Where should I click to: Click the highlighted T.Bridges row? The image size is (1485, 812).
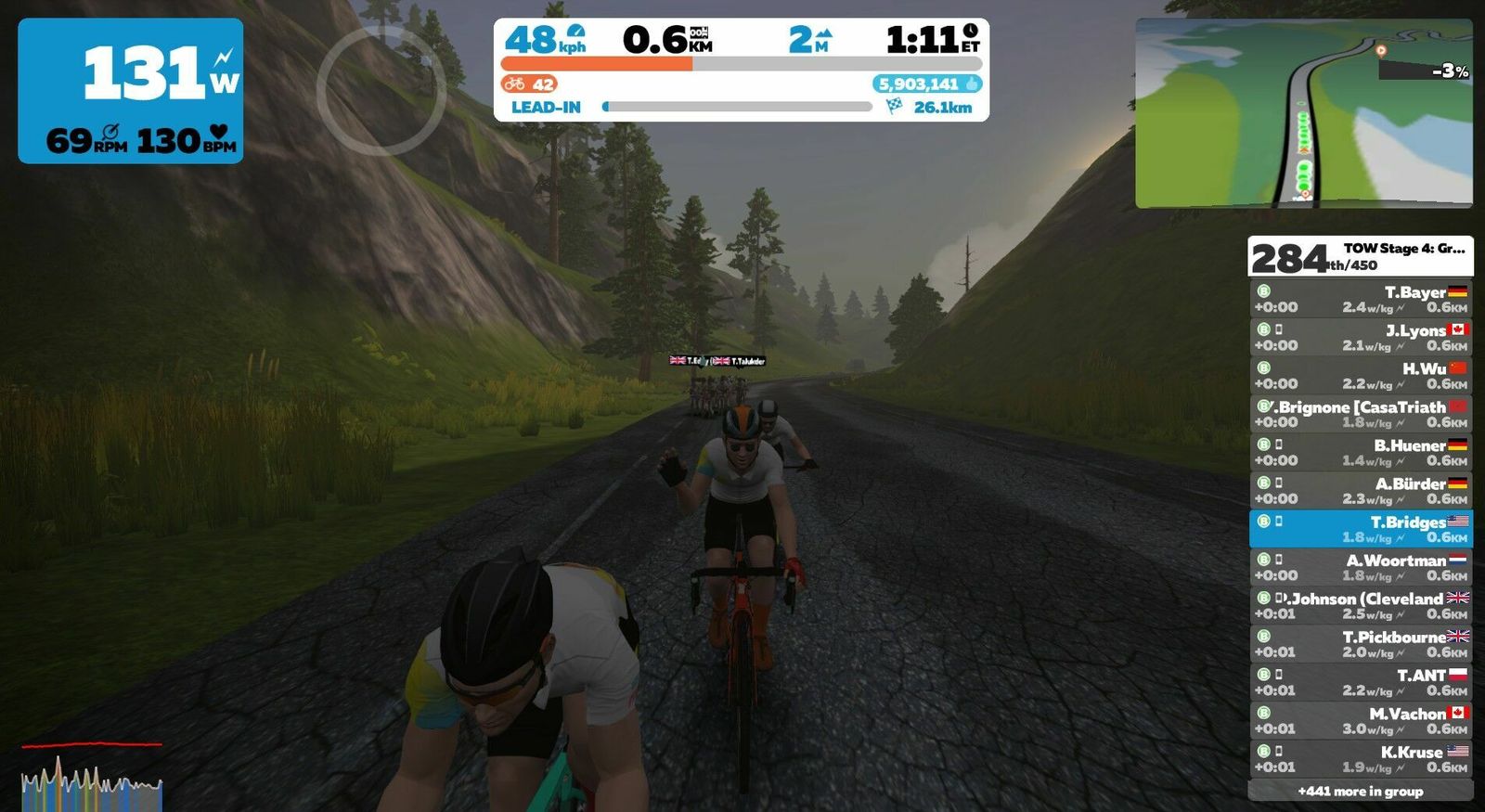(x=1360, y=529)
